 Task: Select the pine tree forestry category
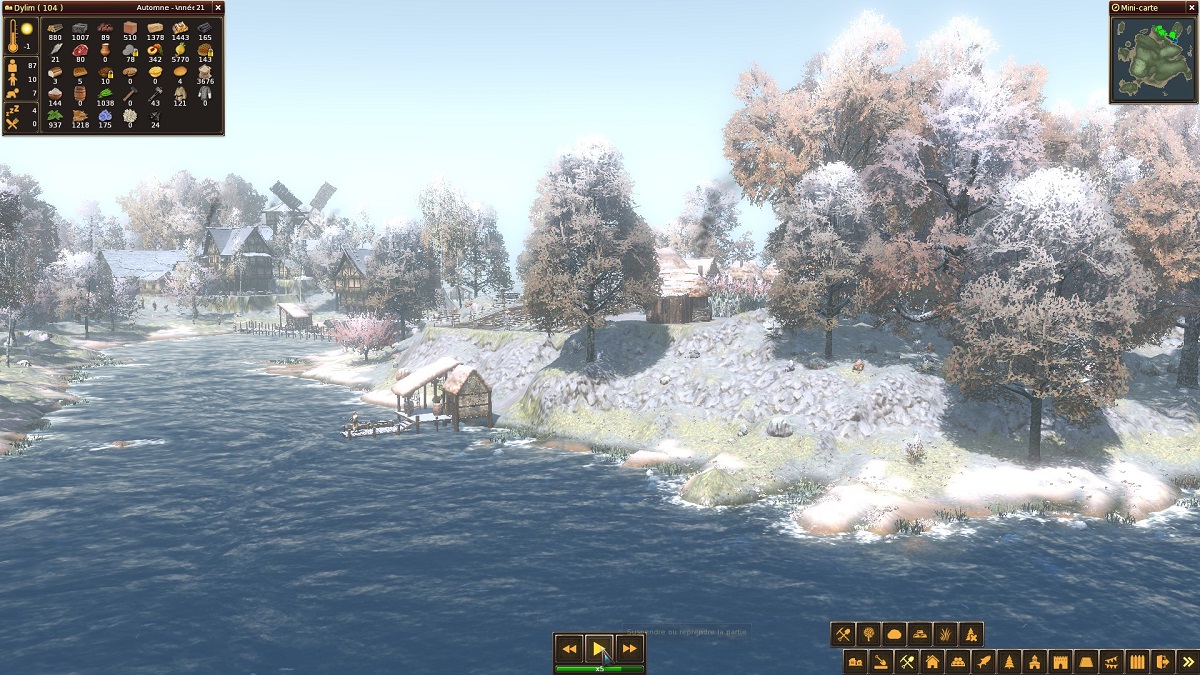[1010, 662]
